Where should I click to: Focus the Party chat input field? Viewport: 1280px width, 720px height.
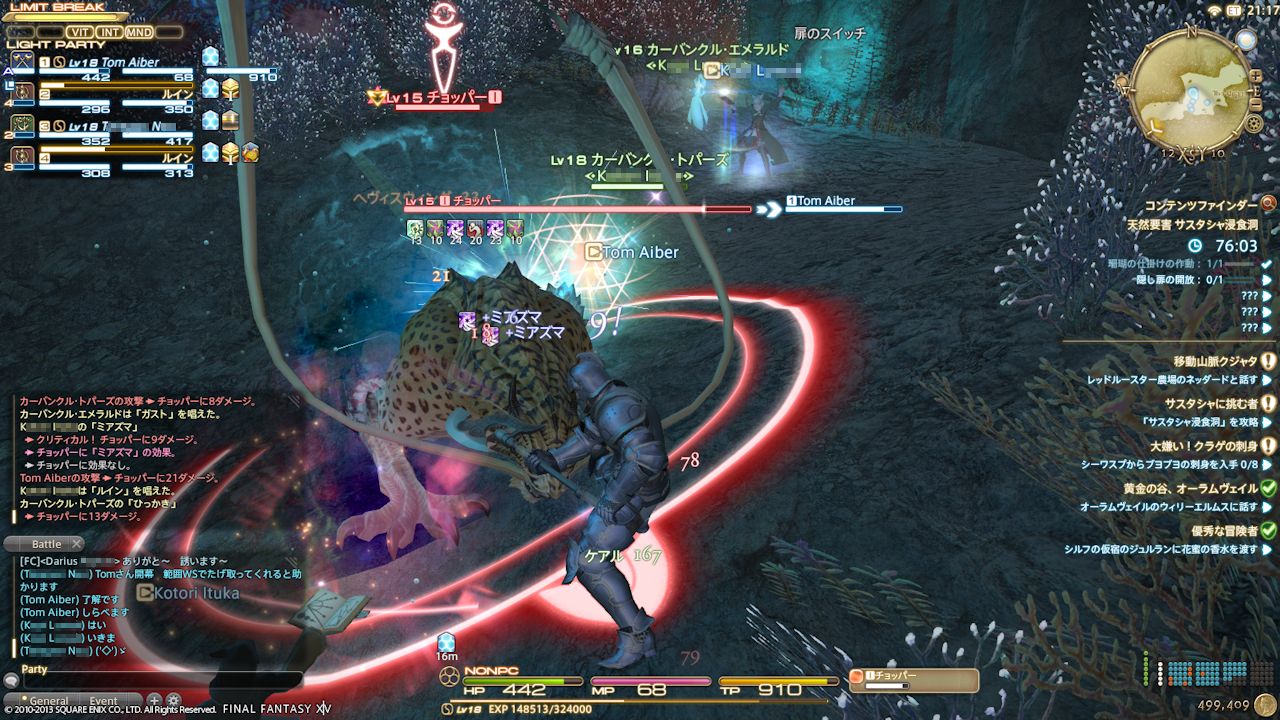(x=160, y=681)
